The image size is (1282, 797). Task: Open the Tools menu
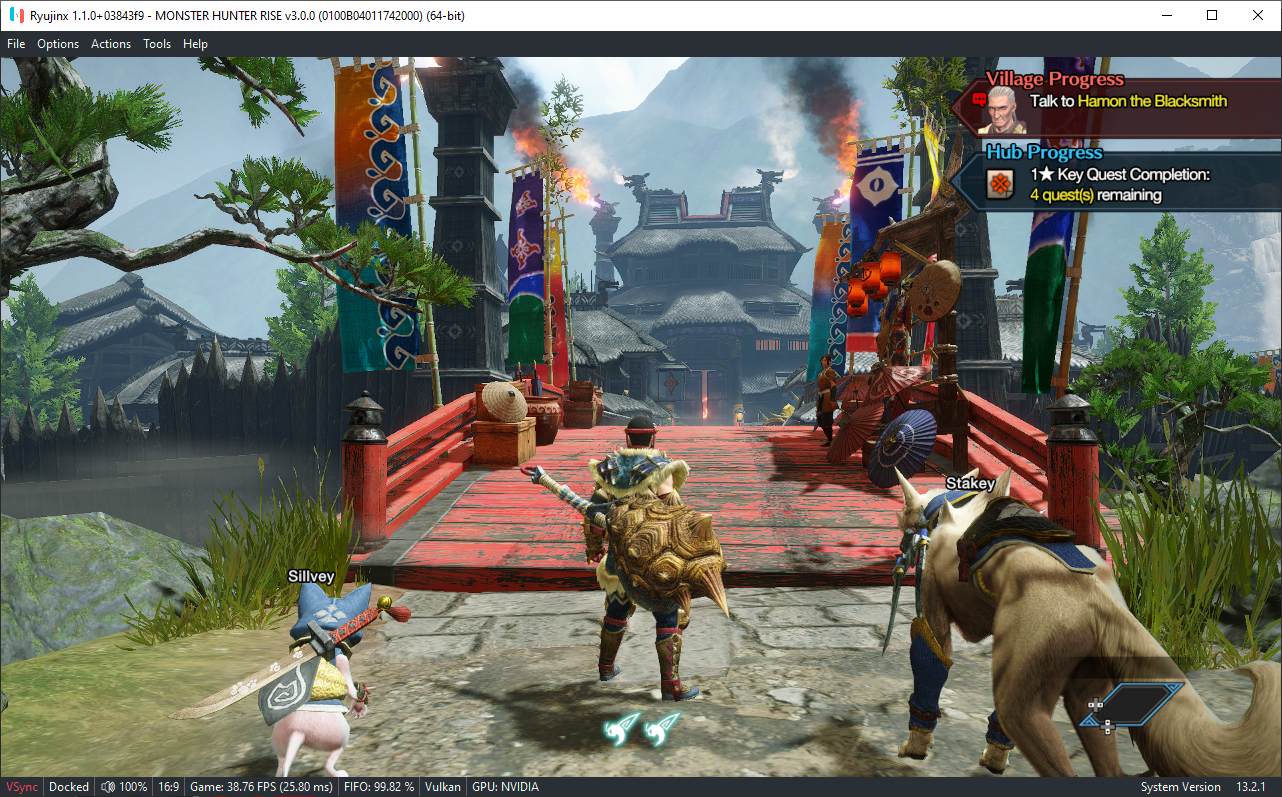pos(157,44)
